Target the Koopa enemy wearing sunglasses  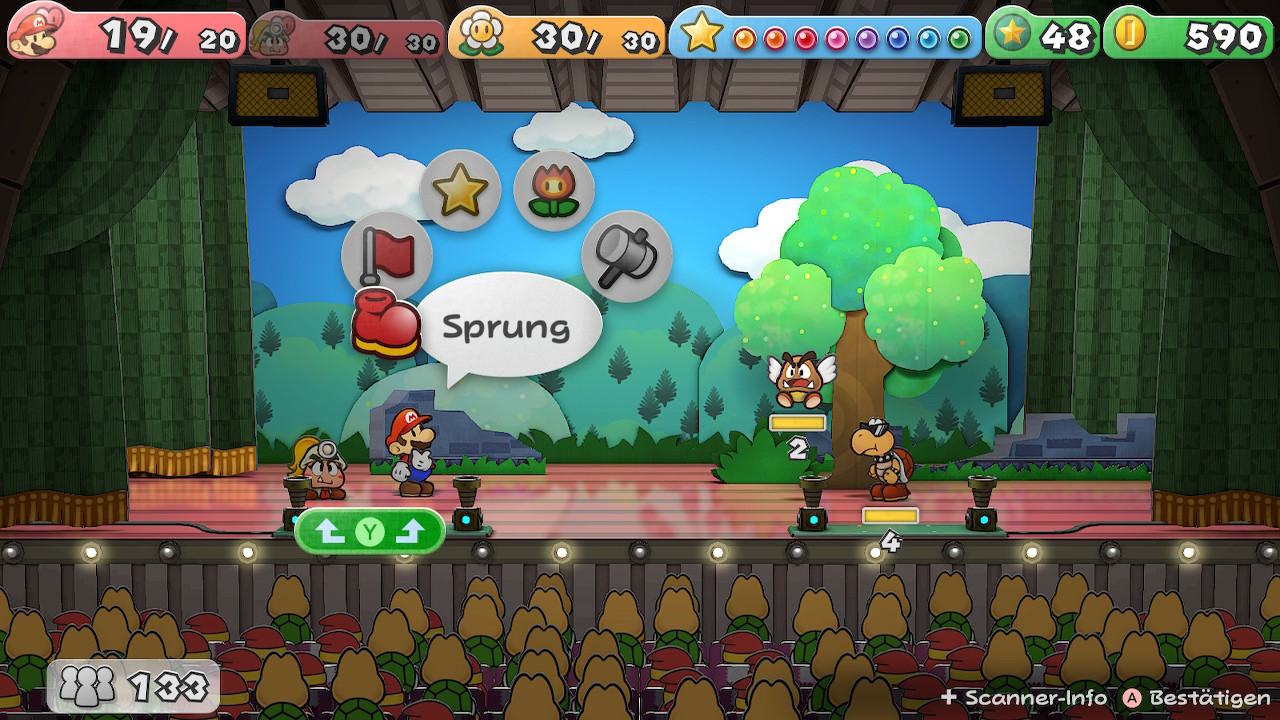(x=880, y=460)
